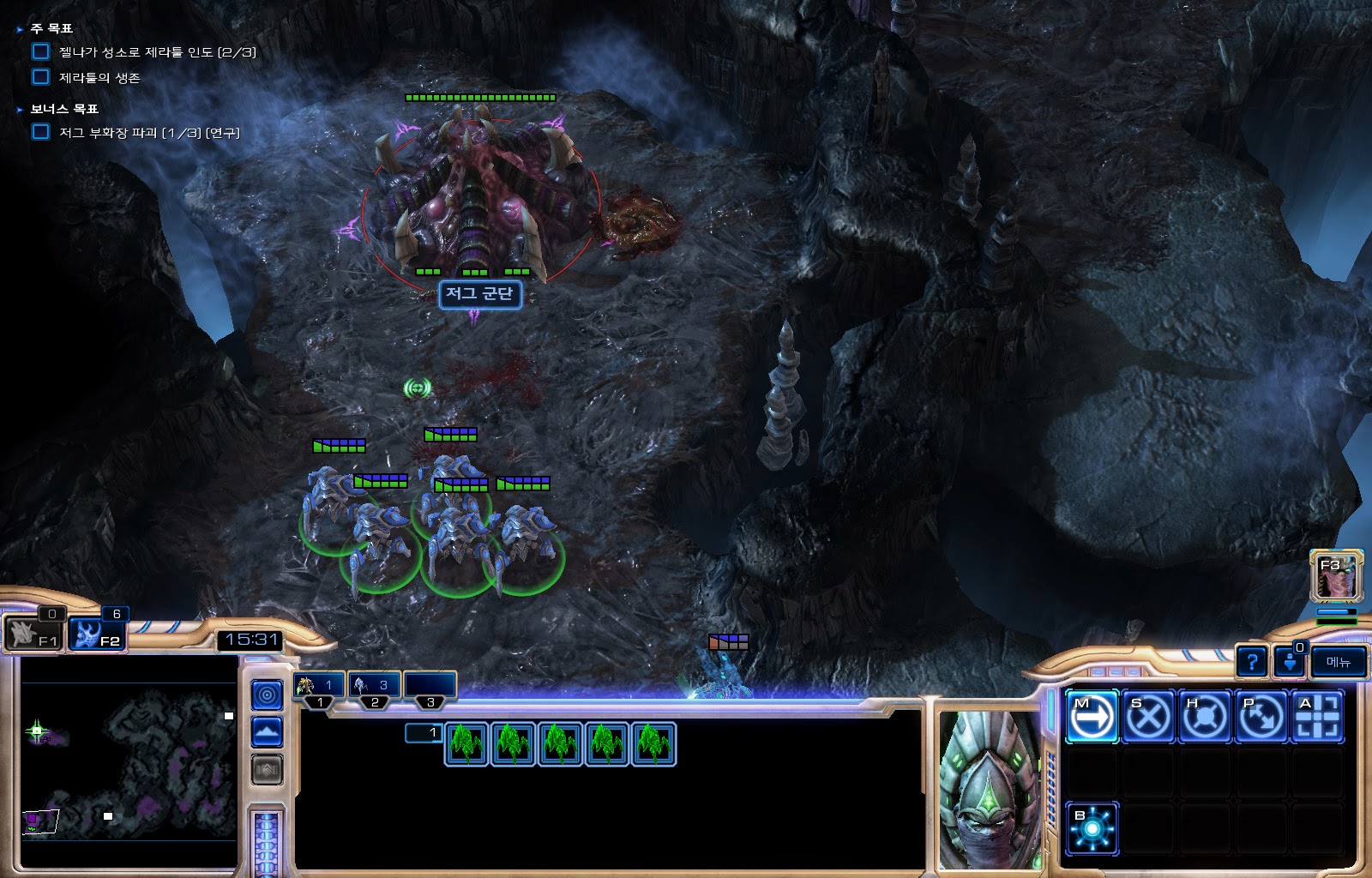Click the empty control group 3 tab

coord(430,685)
